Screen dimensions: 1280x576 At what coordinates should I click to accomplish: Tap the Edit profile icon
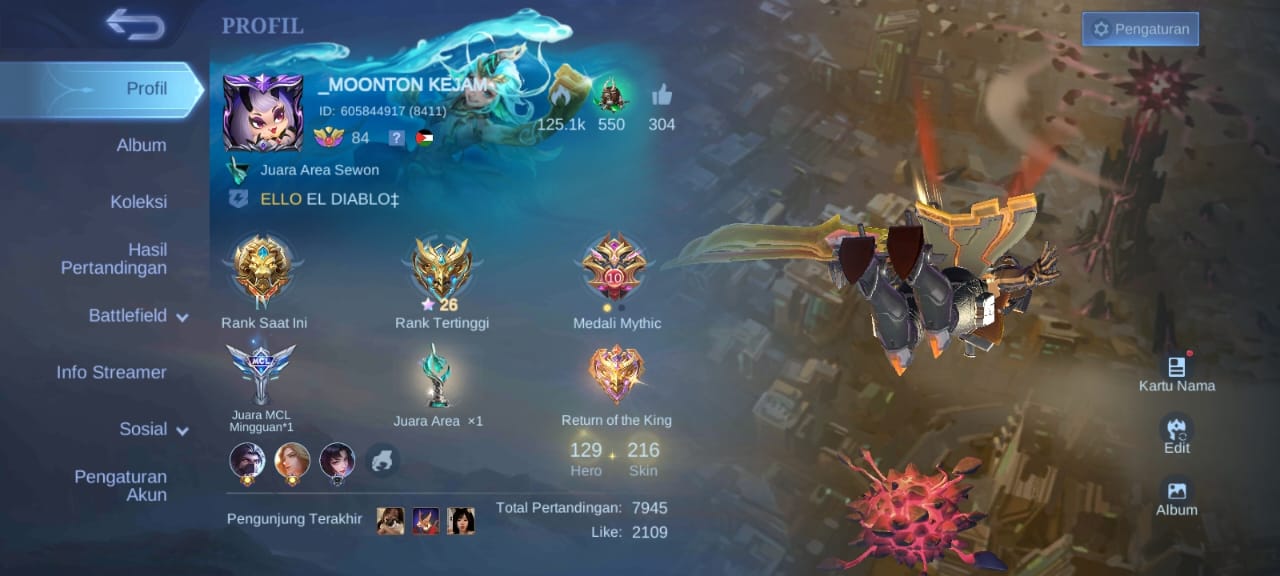tap(1176, 431)
